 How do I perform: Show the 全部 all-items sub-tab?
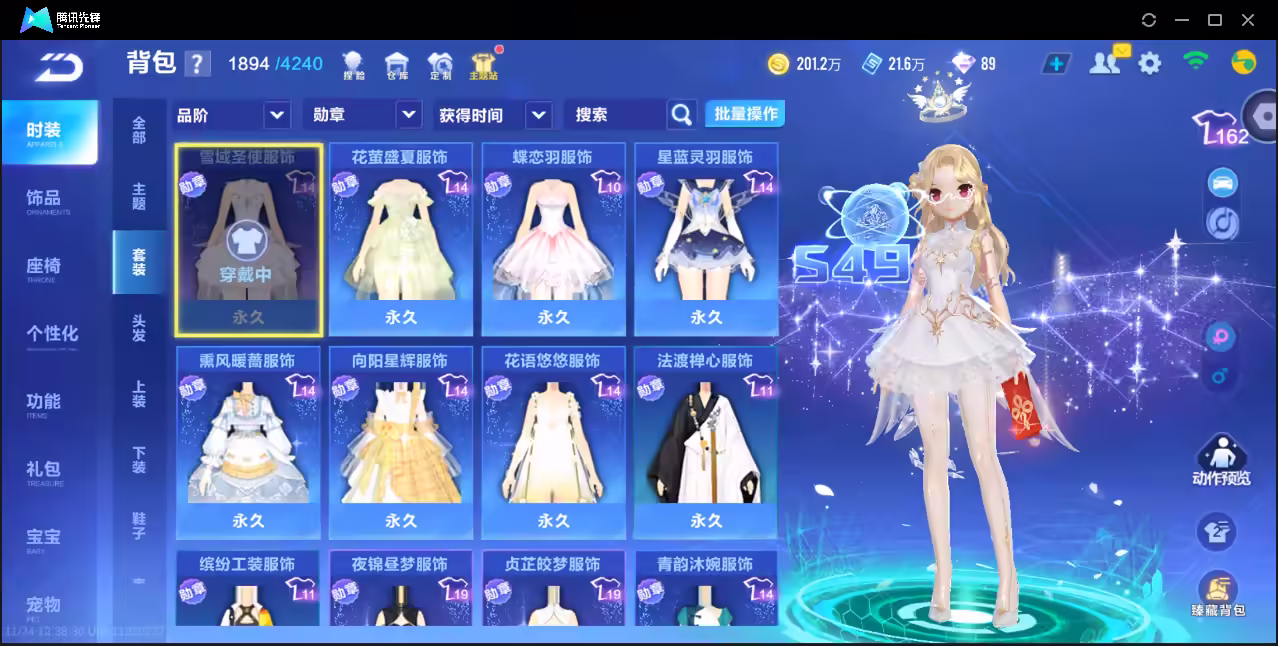tap(139, 130)
